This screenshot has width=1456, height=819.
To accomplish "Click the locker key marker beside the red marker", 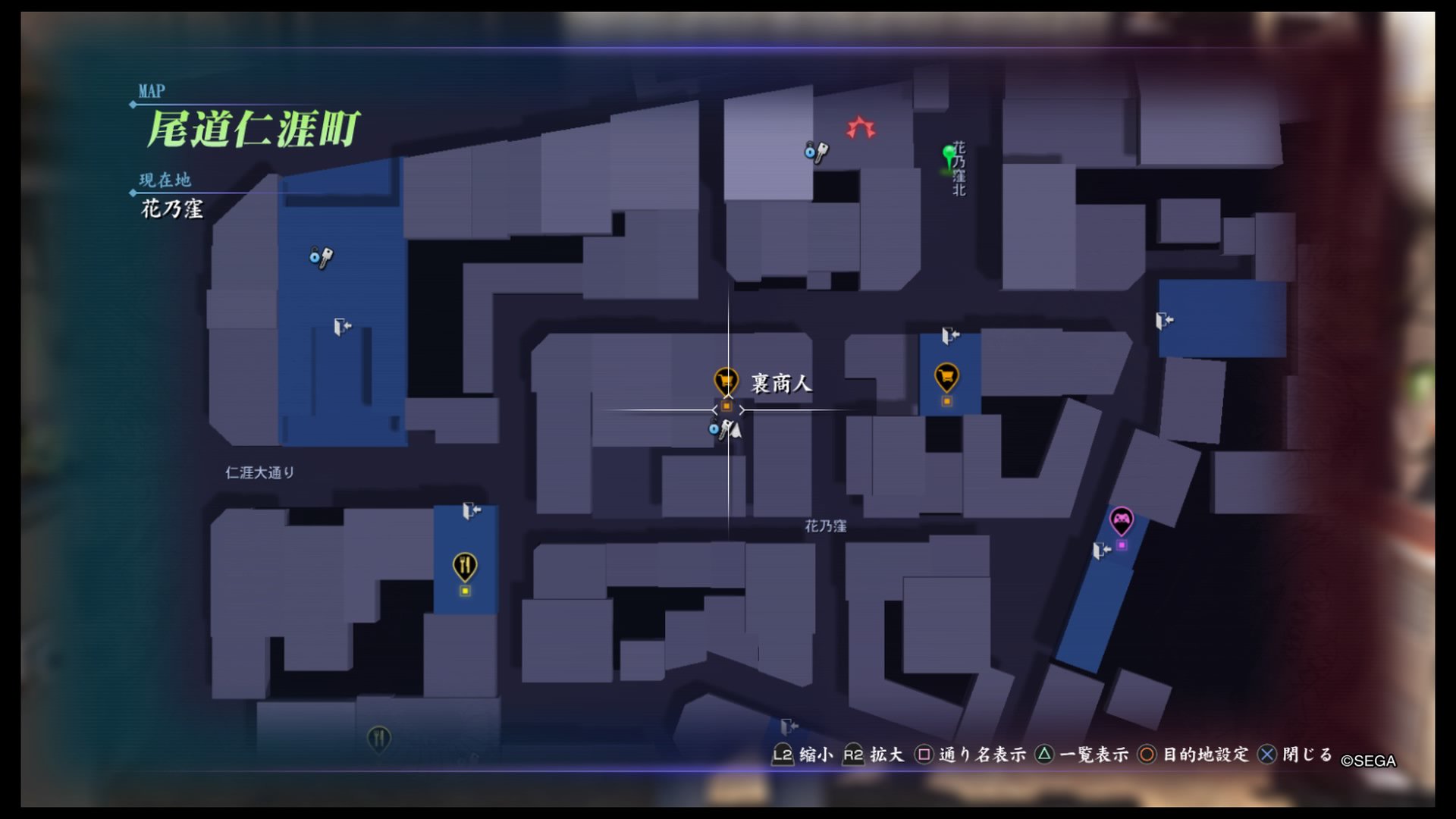I will [816, 152].
